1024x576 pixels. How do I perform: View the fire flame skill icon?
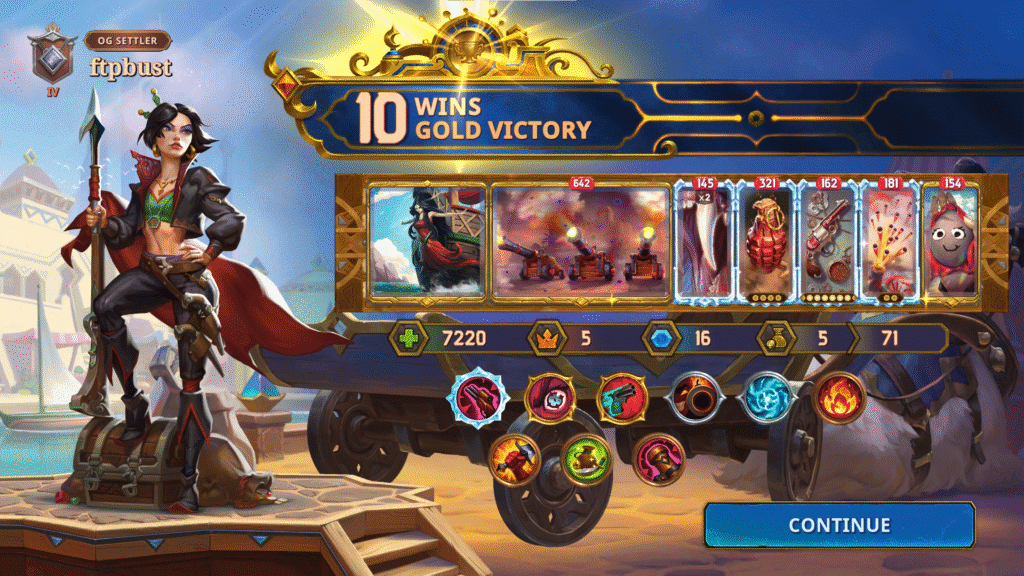[839, 398]
